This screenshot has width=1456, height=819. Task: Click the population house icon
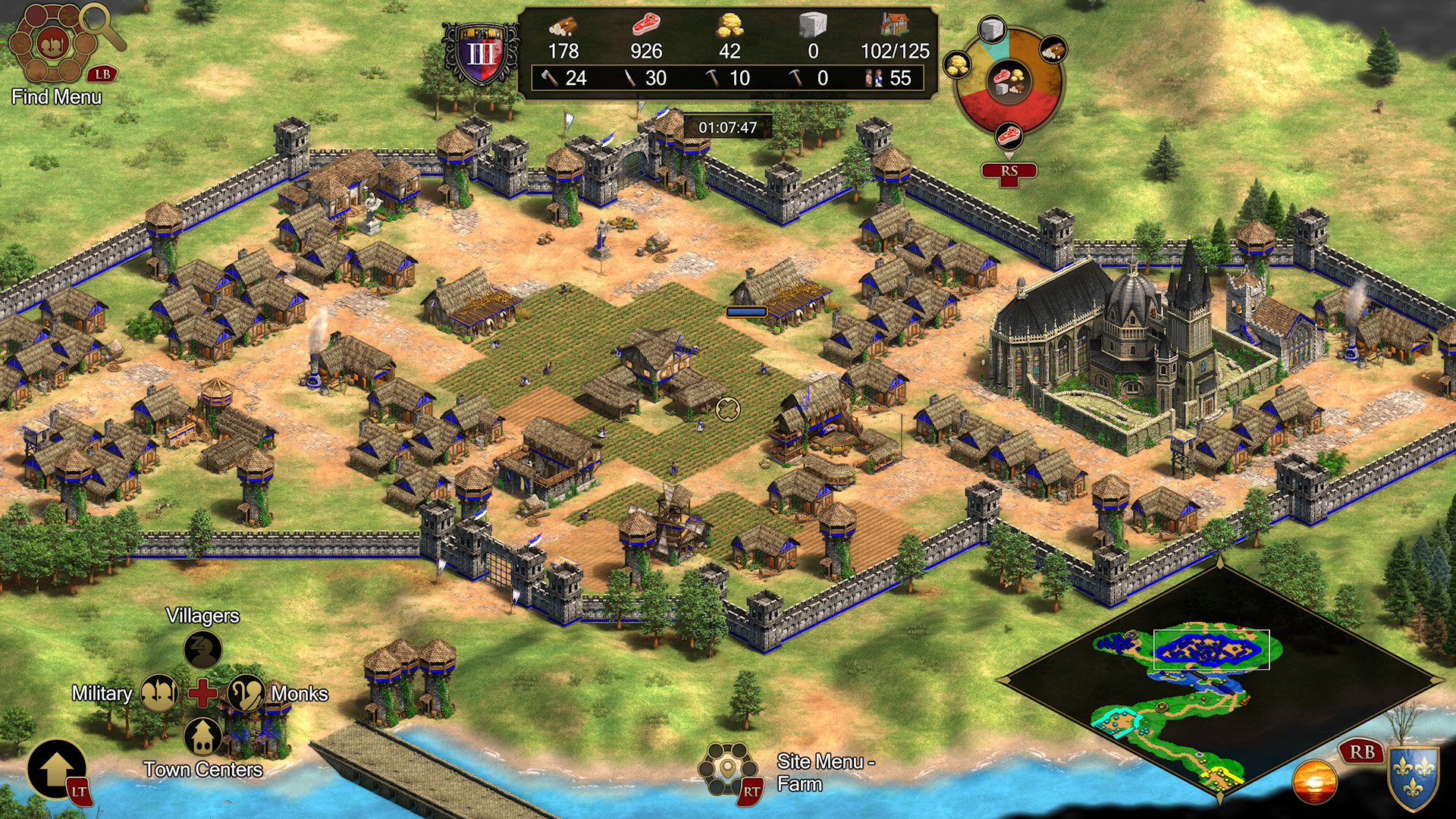pos(895,26)
